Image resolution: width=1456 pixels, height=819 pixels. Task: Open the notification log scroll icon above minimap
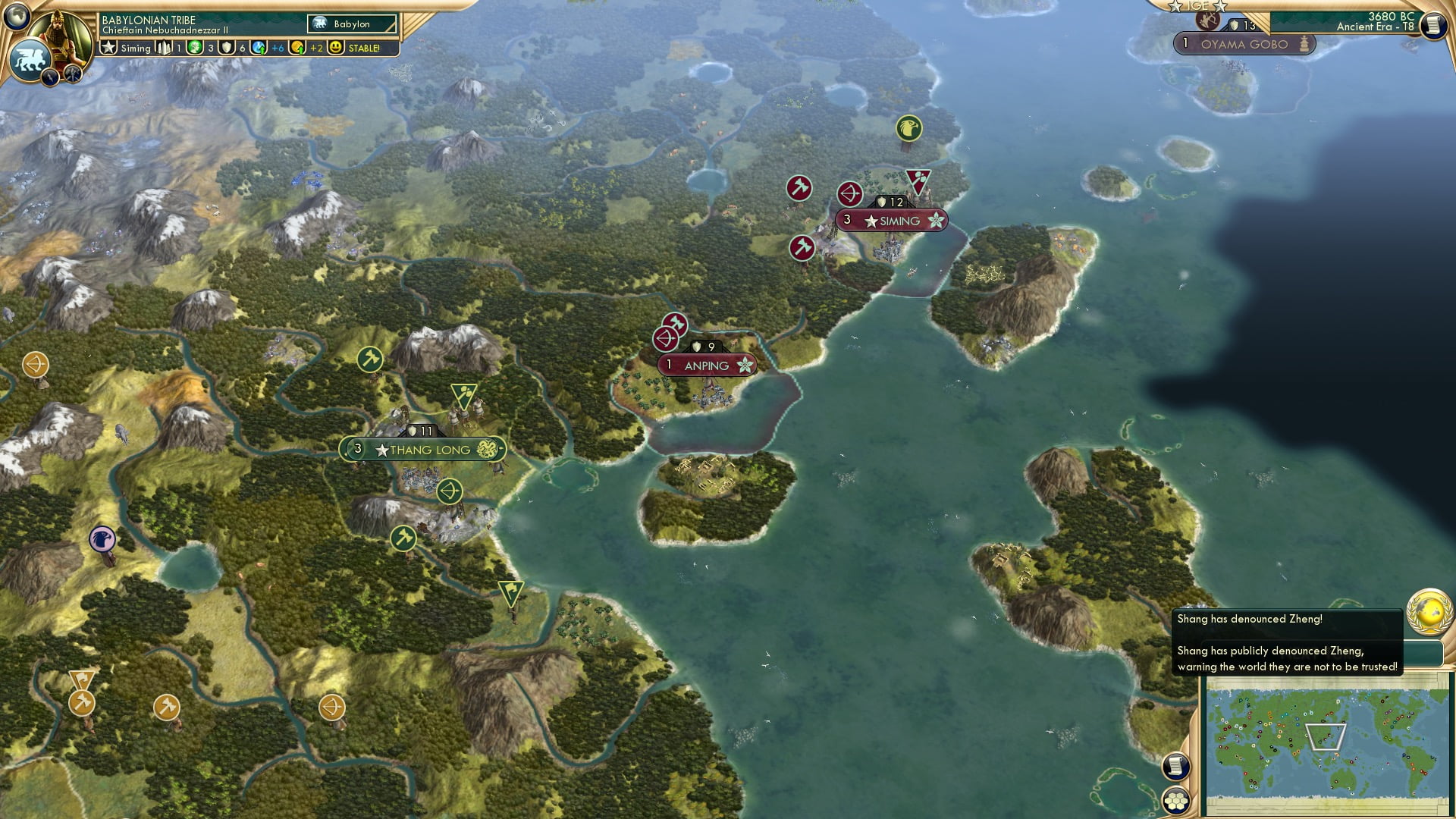(x=1177, y=767)
